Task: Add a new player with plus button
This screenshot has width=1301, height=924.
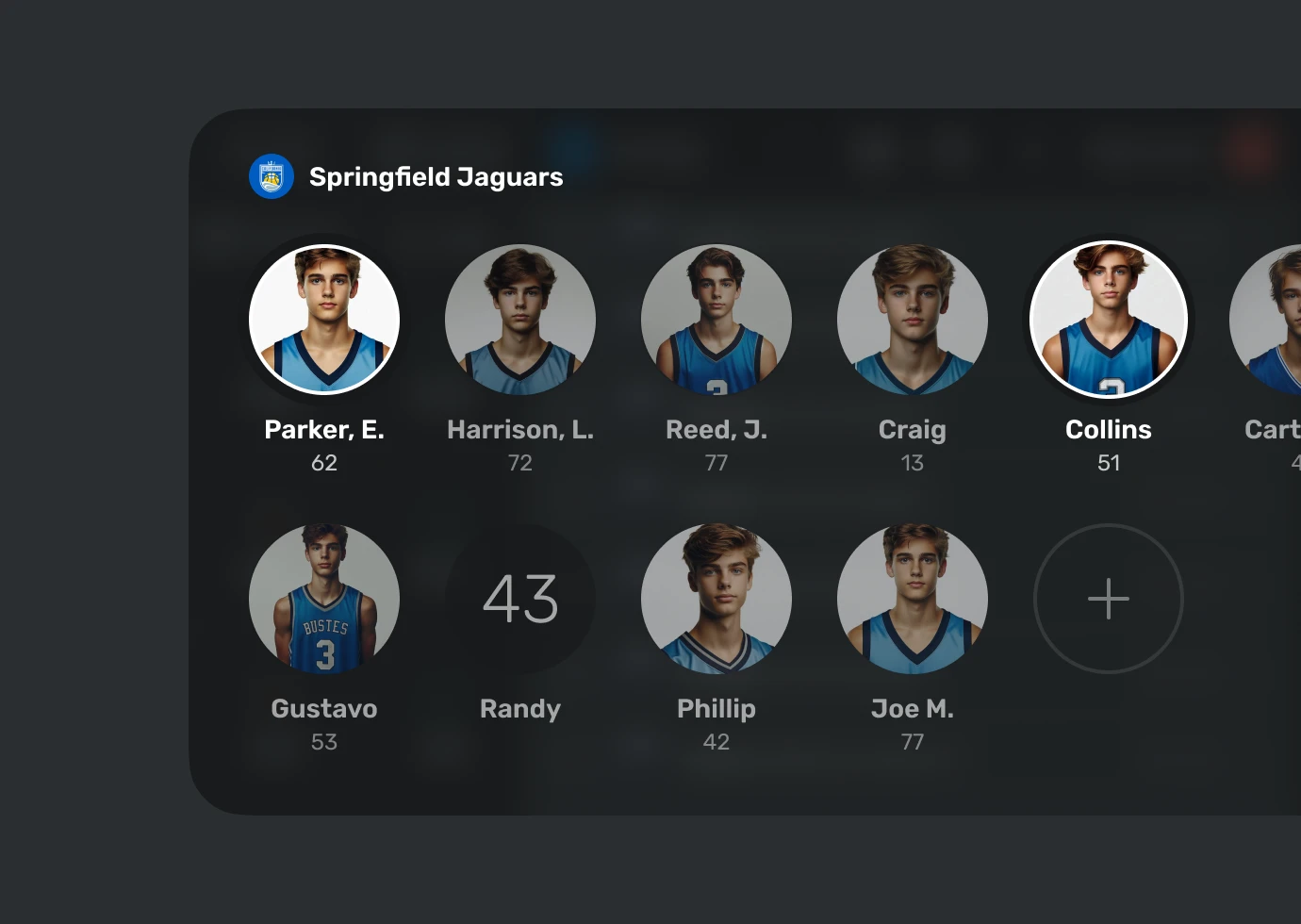Action: 1109,599
